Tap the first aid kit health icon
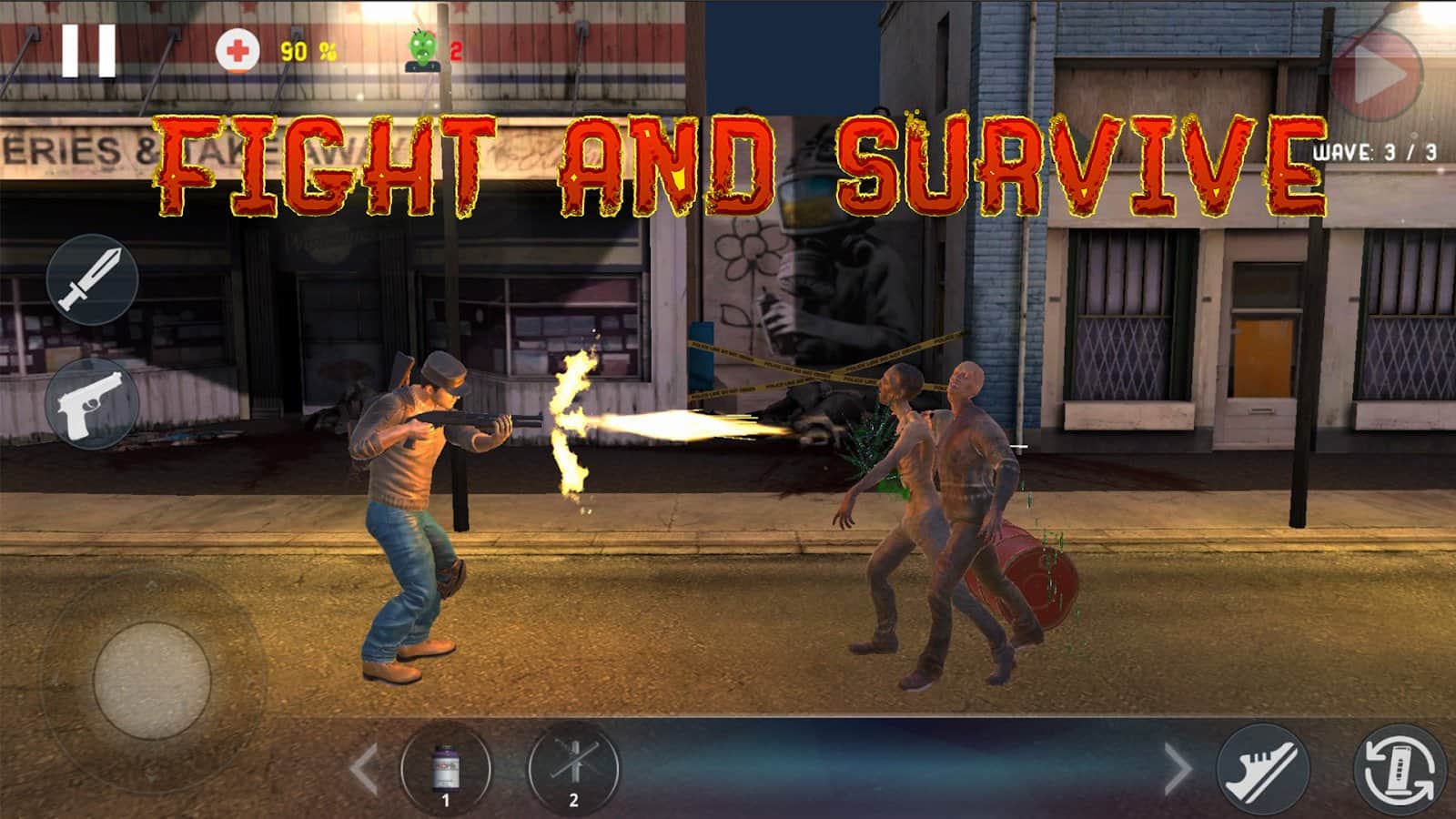The width and height of the screenshot is (1456, 819). [x=237, y=48]
